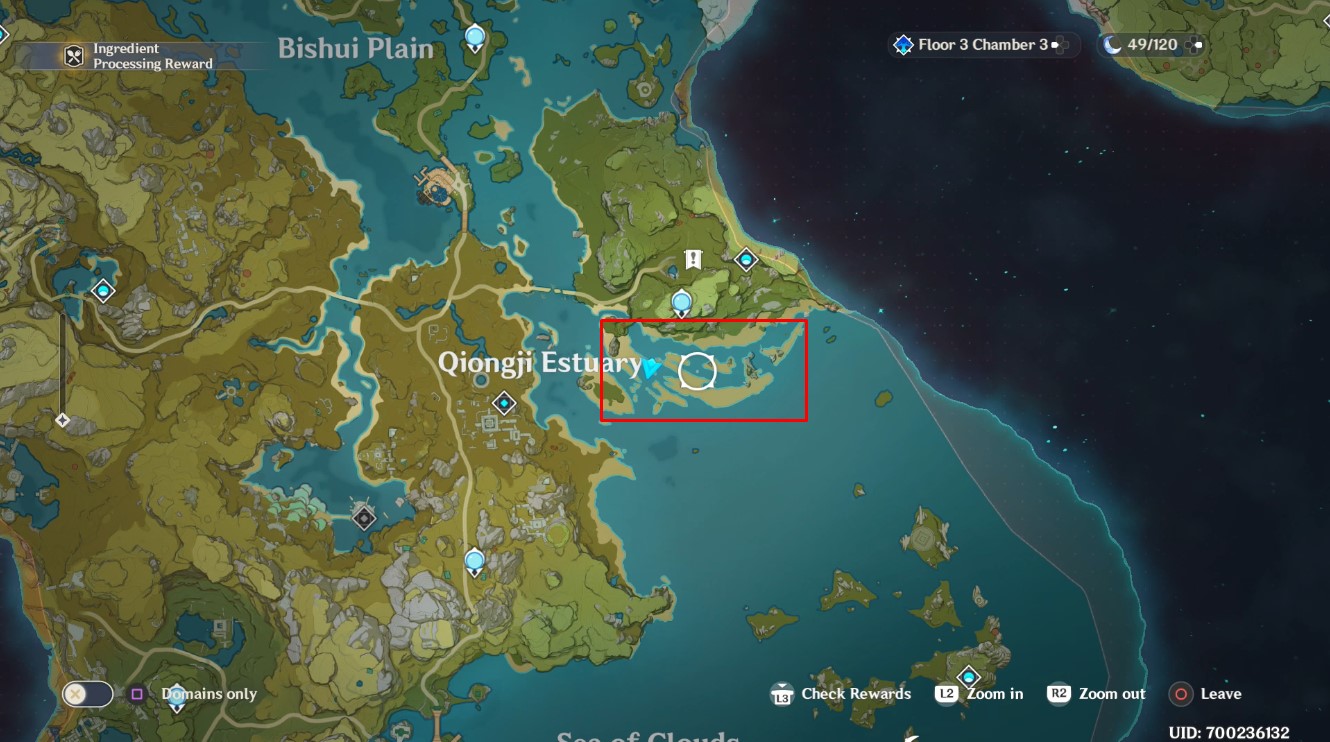
Task: Select the domain icon near Qiongji Estuary label
Action: (505, 405)
